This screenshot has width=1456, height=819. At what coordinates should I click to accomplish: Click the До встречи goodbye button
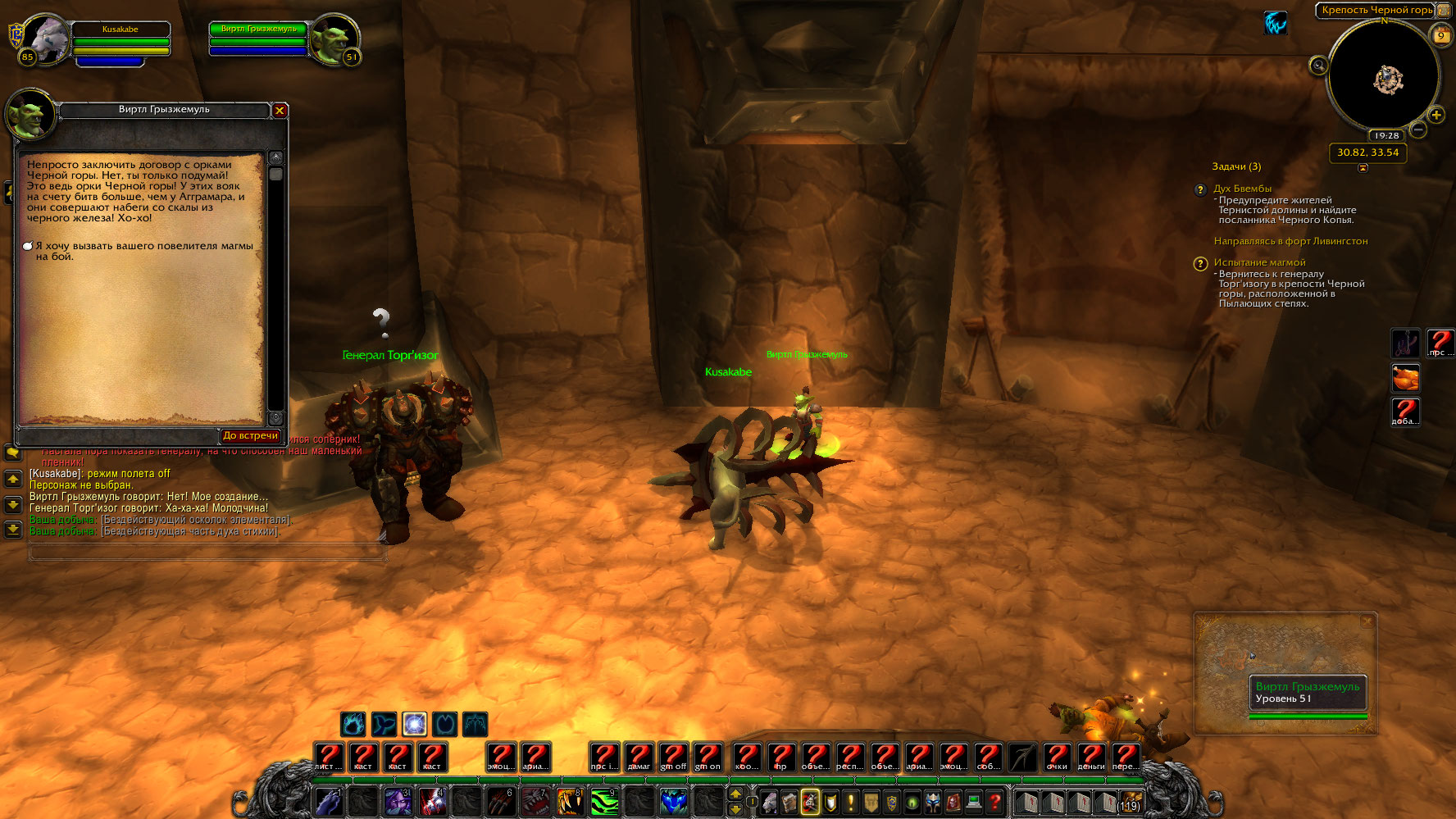pyautogui.click(x=250, y=436)
